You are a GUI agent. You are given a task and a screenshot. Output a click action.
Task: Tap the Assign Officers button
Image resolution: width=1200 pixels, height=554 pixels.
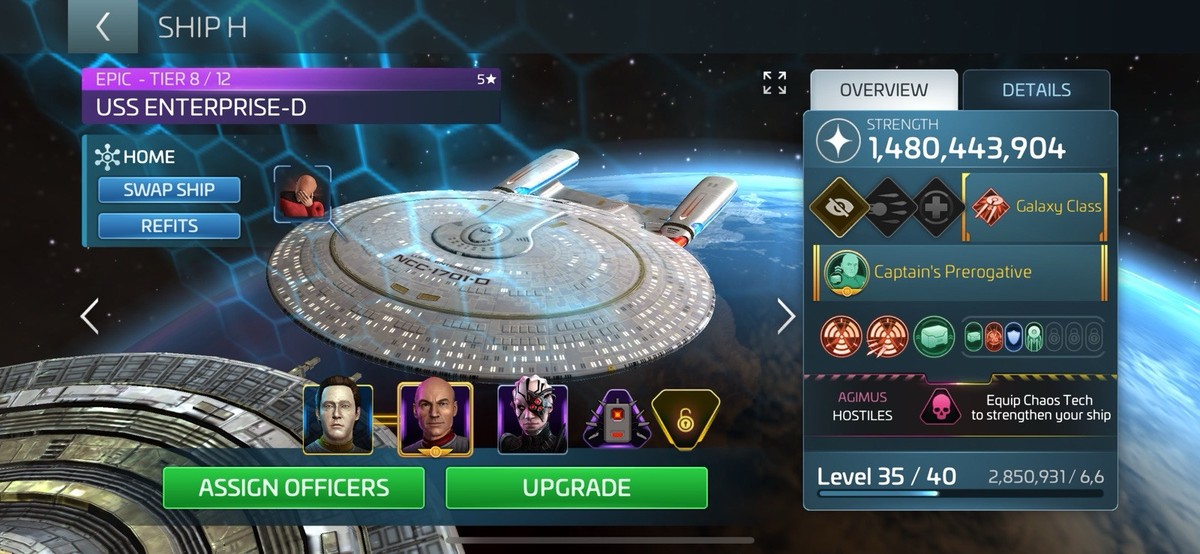(x=293, y=488)
